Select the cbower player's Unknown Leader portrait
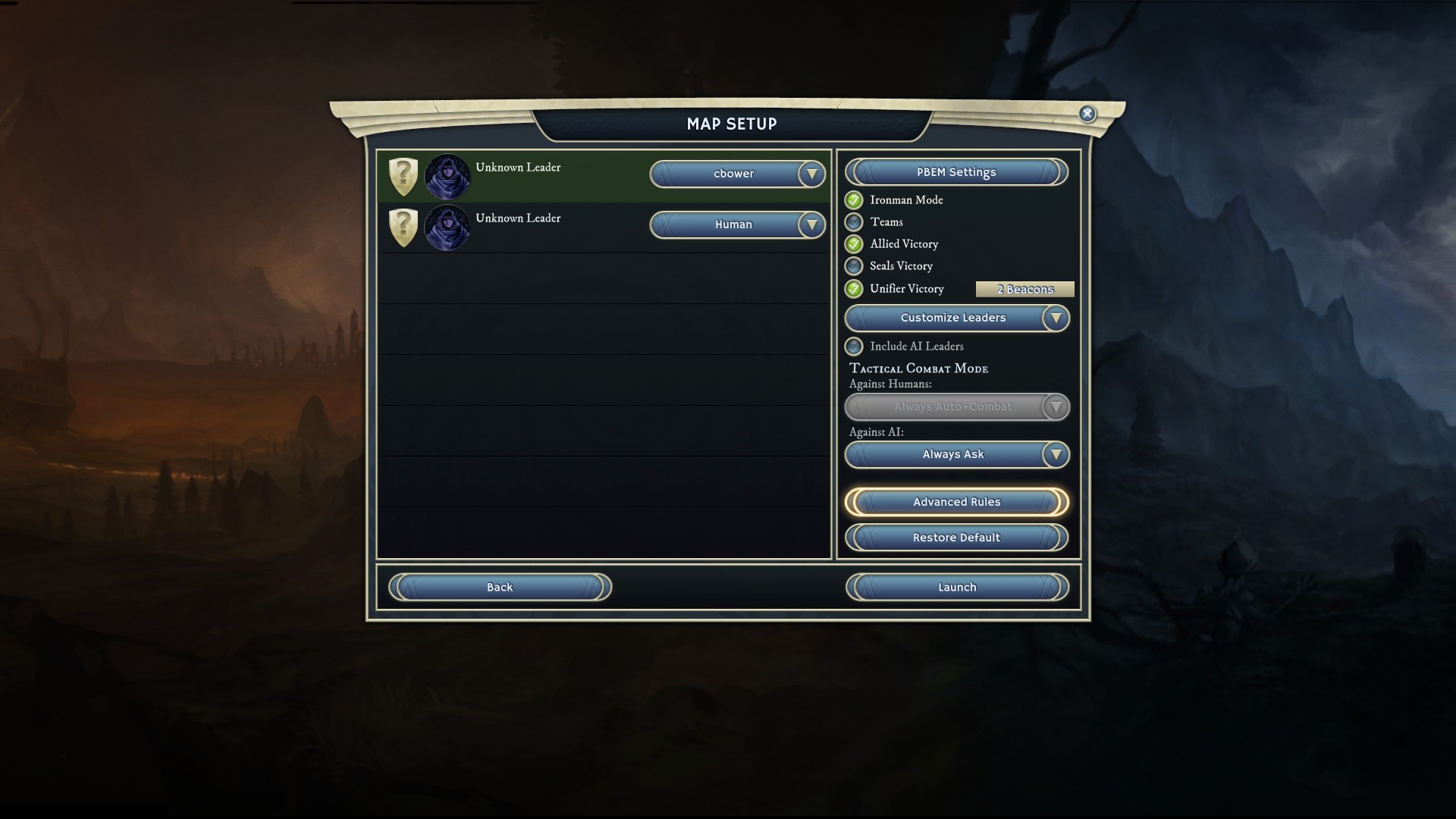Viewport: 1456px width, 819px height. coord(447,177)
